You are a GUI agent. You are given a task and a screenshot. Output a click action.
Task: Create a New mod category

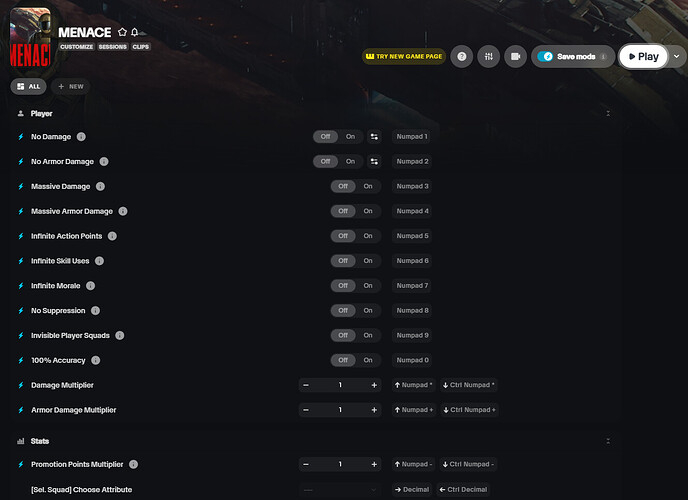pyautogui.click(x=71, y=87)
